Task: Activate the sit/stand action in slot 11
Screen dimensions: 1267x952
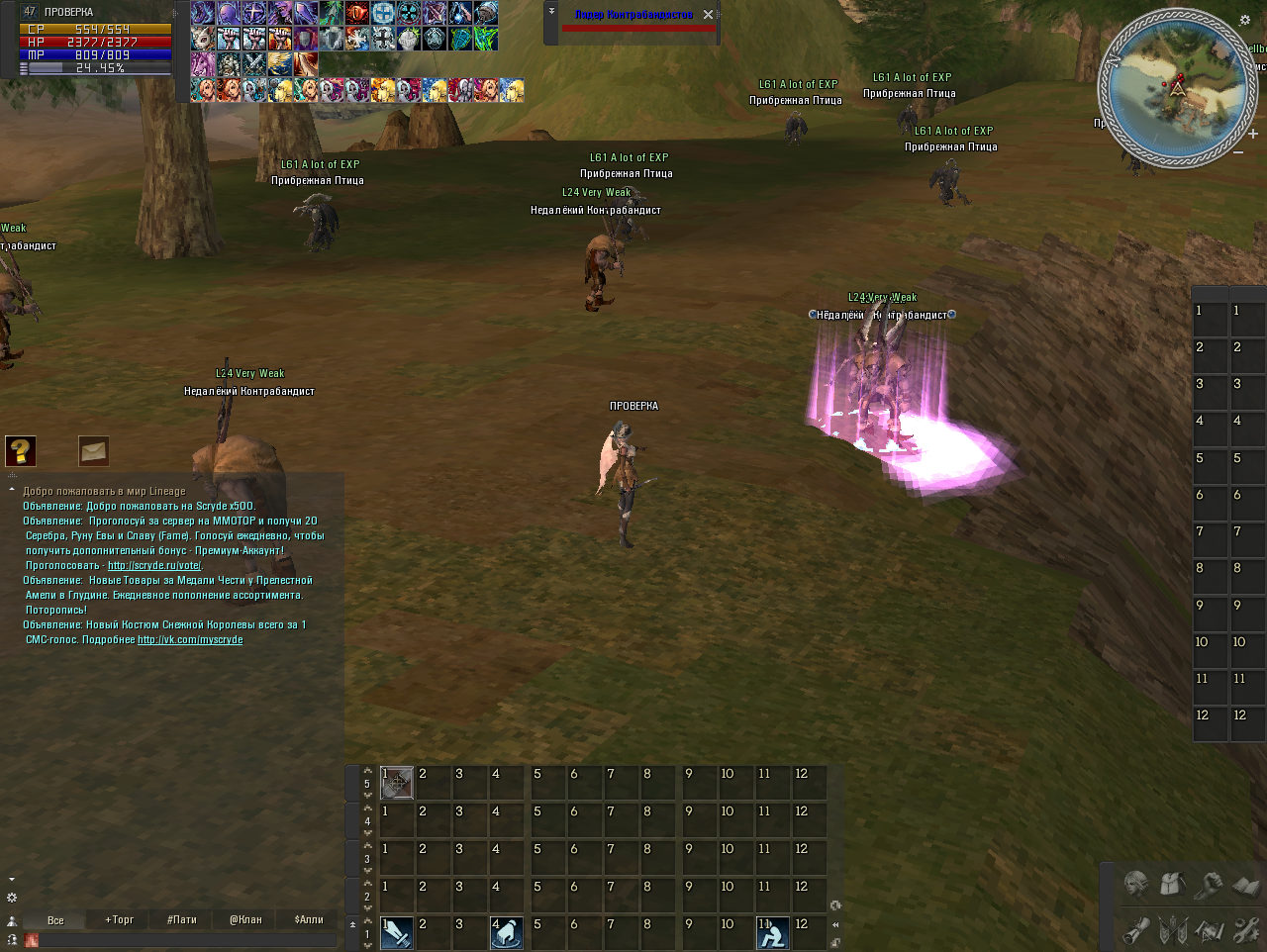Action: [773, 933]
